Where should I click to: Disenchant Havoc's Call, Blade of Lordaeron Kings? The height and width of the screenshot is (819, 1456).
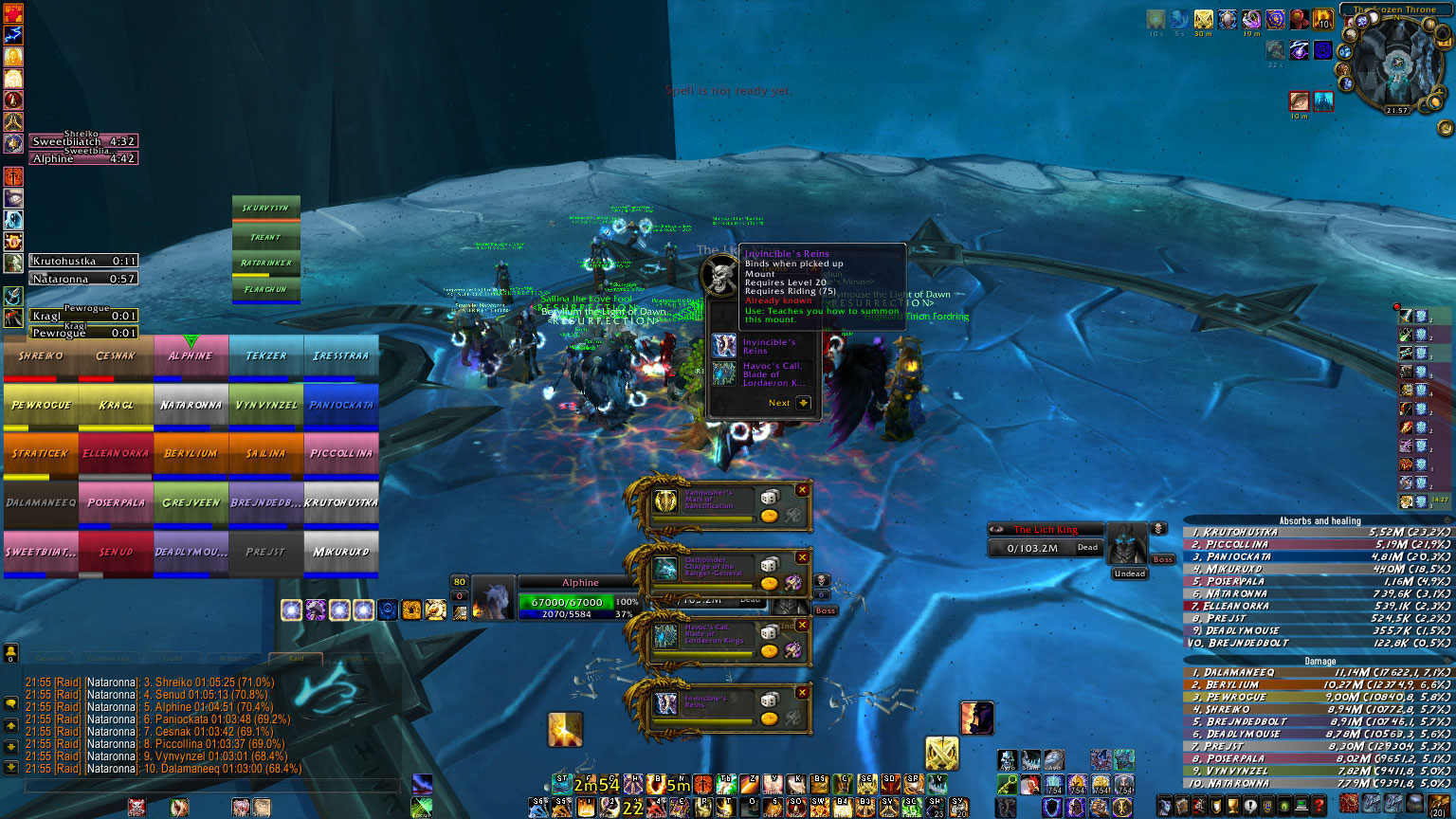tap(793, 650)
